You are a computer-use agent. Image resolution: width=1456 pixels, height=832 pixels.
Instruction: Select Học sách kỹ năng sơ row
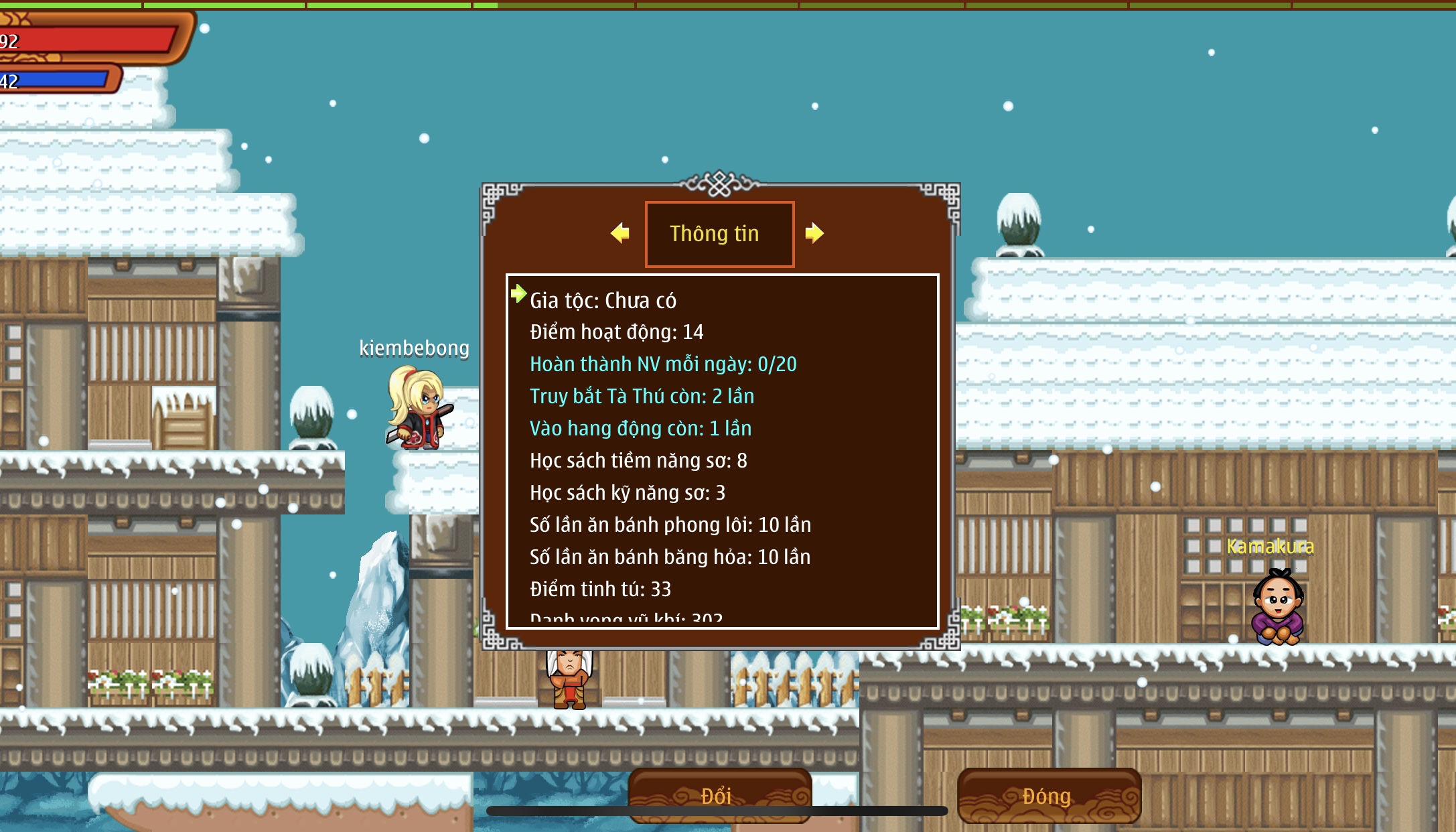click(x=627, y=493)
